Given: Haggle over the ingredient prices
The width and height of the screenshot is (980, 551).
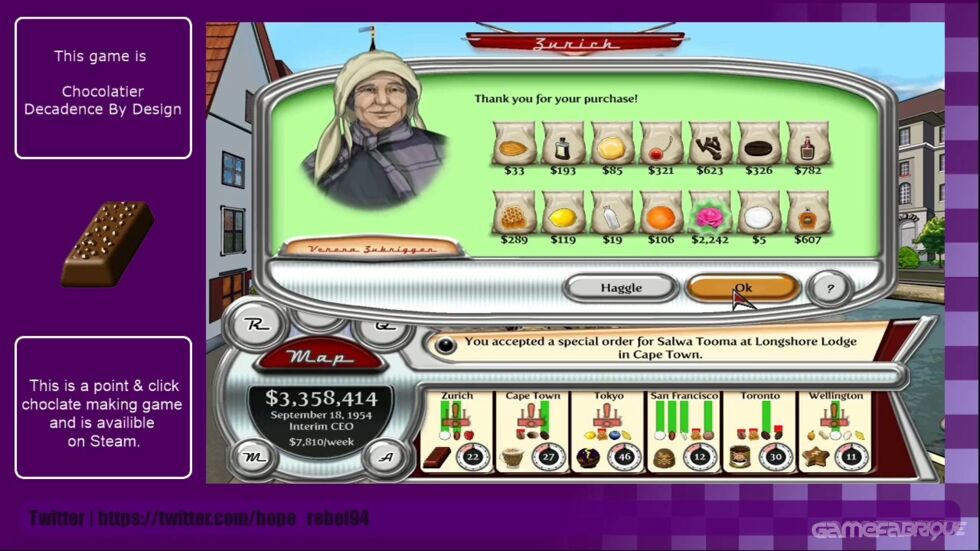Looking at the screenshot, I should (620, 288).
